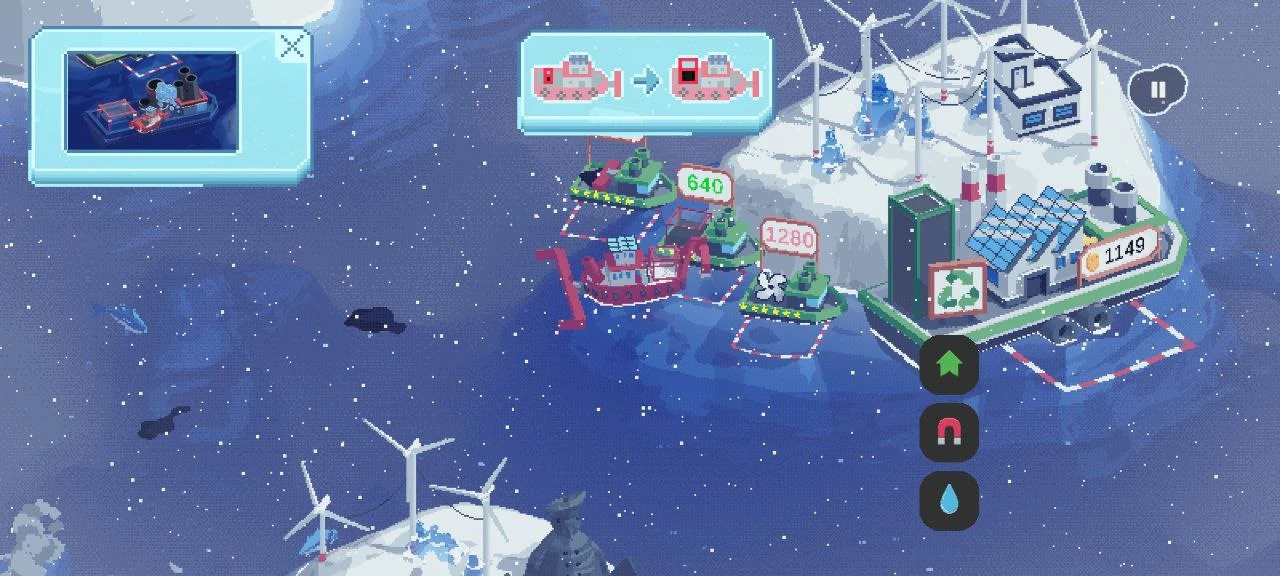Close the boat preview panel
Screen dimensions: 1280x576
292,46
